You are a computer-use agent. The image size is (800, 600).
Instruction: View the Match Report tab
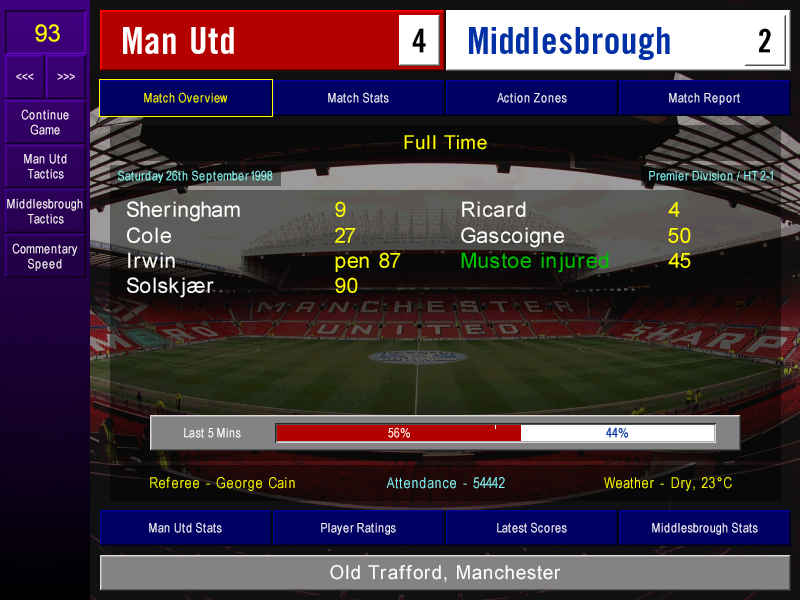704,98
